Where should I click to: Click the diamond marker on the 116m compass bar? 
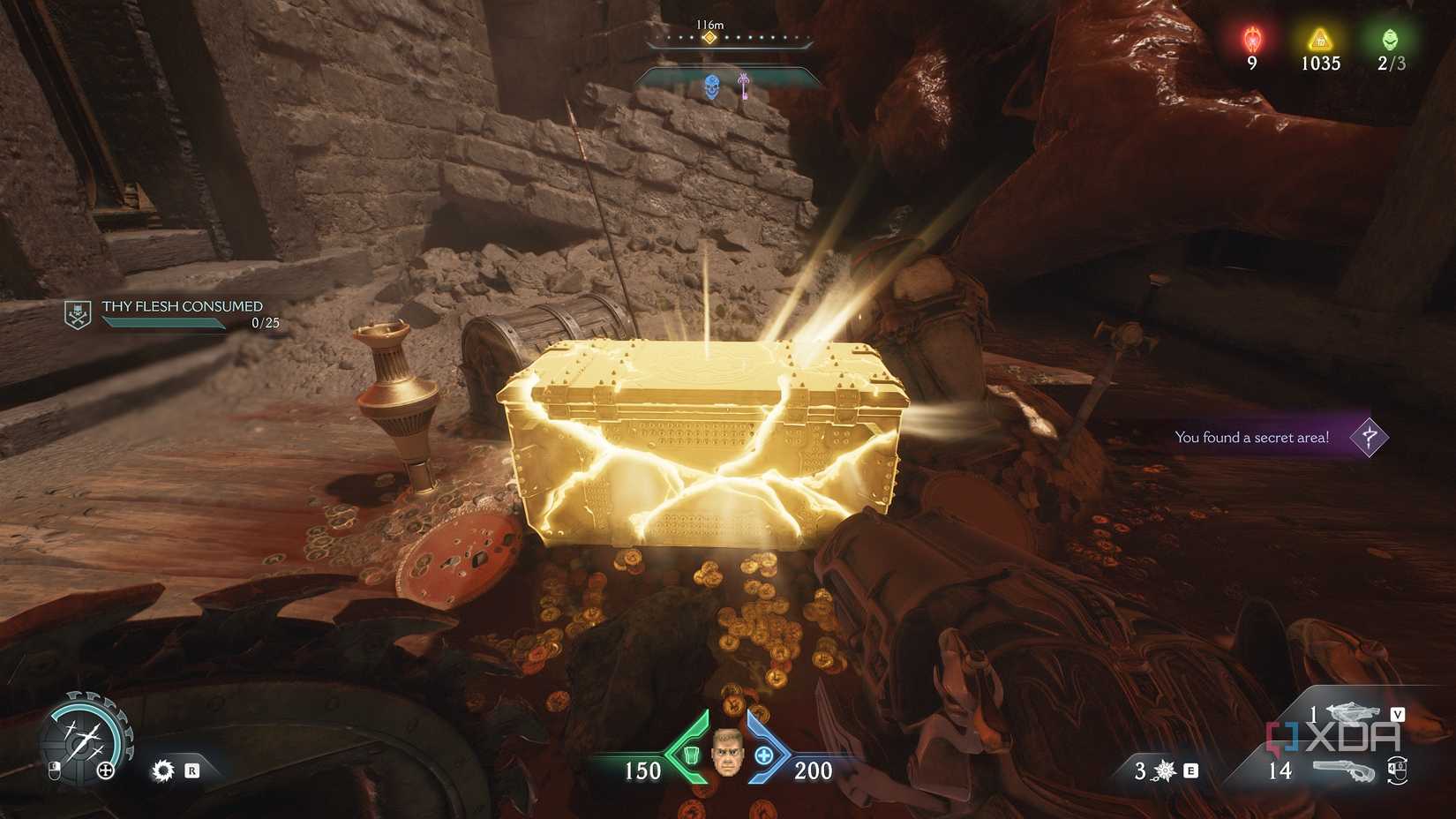(710, 37)
